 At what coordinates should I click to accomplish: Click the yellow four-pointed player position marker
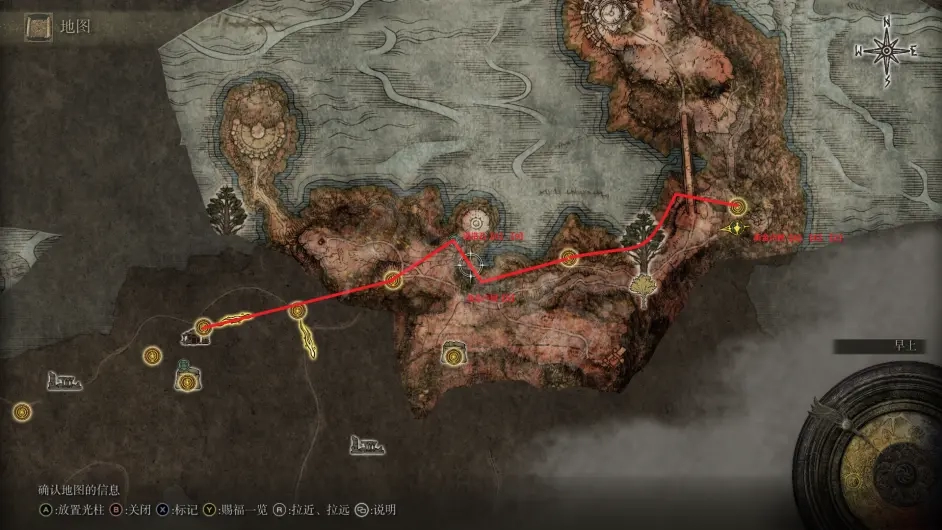(737, 228)
